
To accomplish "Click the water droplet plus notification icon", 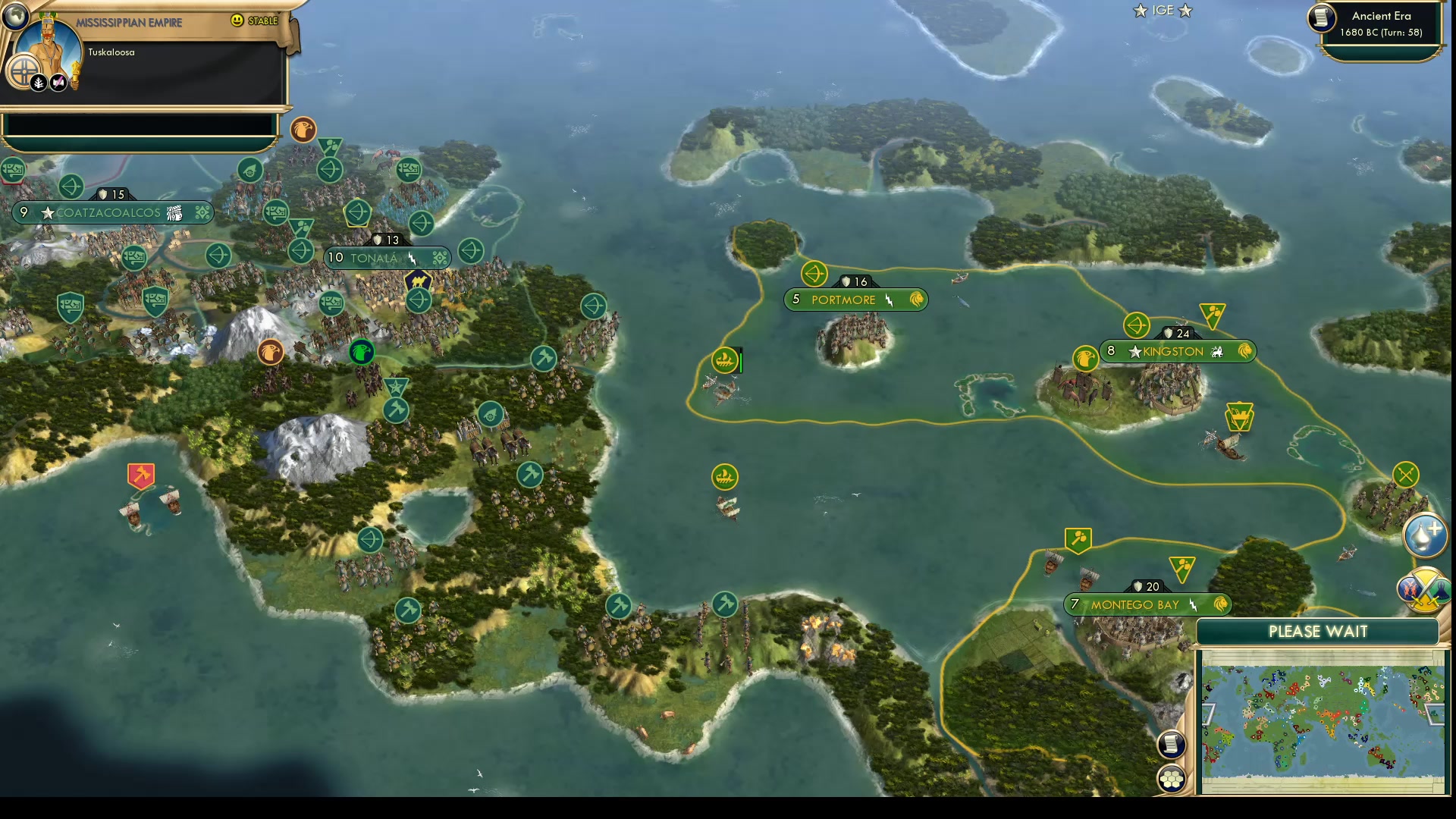I will coord(1427,534).
